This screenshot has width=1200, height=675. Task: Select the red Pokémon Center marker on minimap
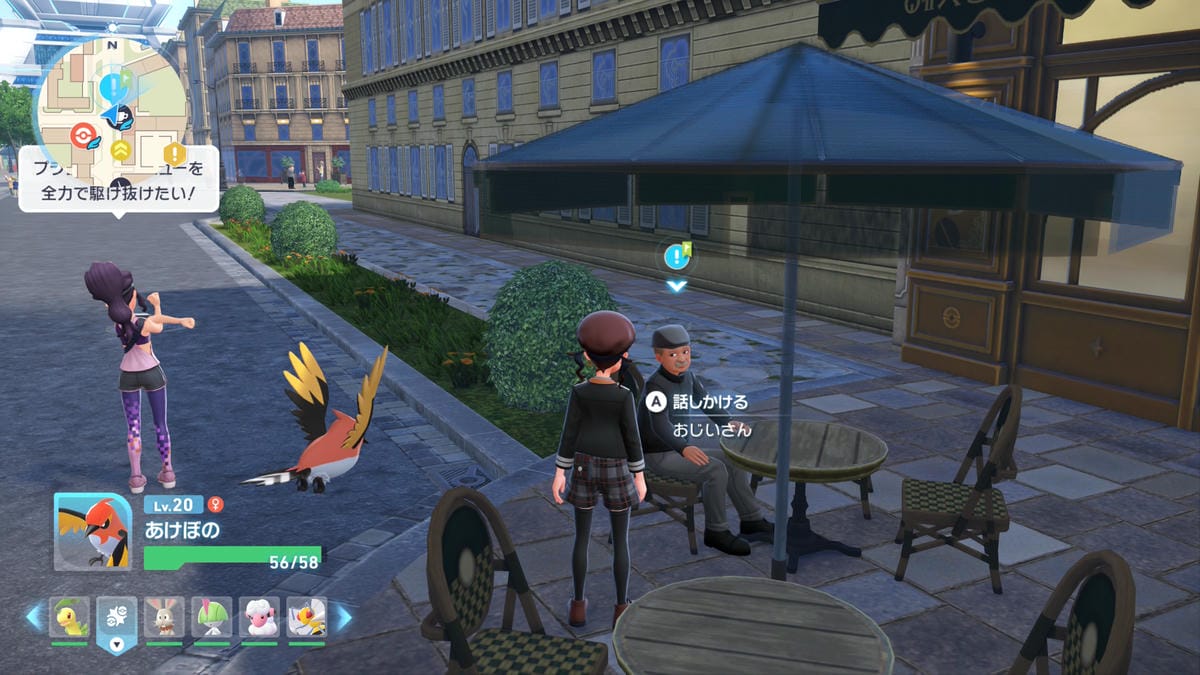[84, 134]
